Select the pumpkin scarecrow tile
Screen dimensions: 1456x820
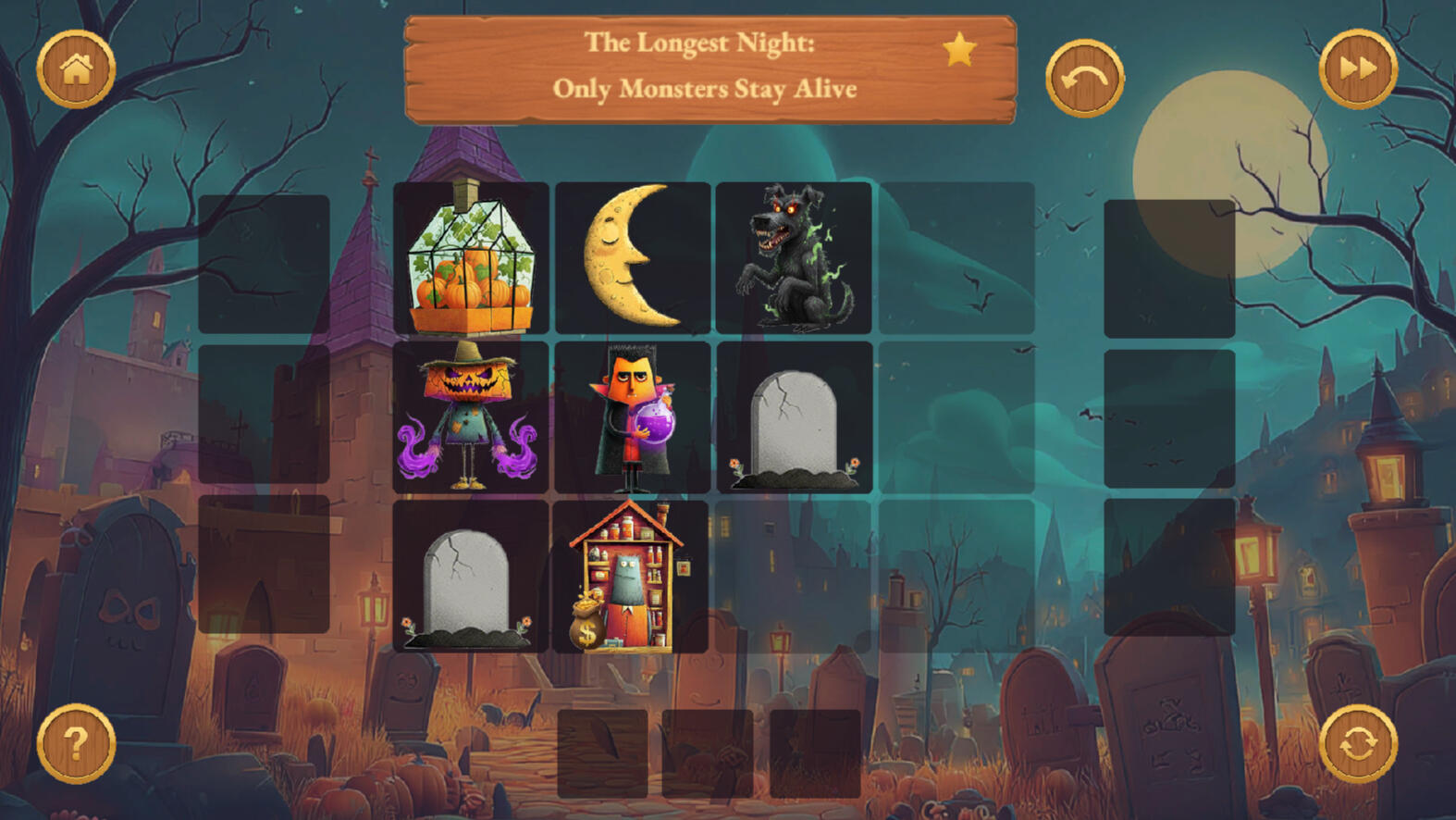pyautogui.click(x=471, y=417)
